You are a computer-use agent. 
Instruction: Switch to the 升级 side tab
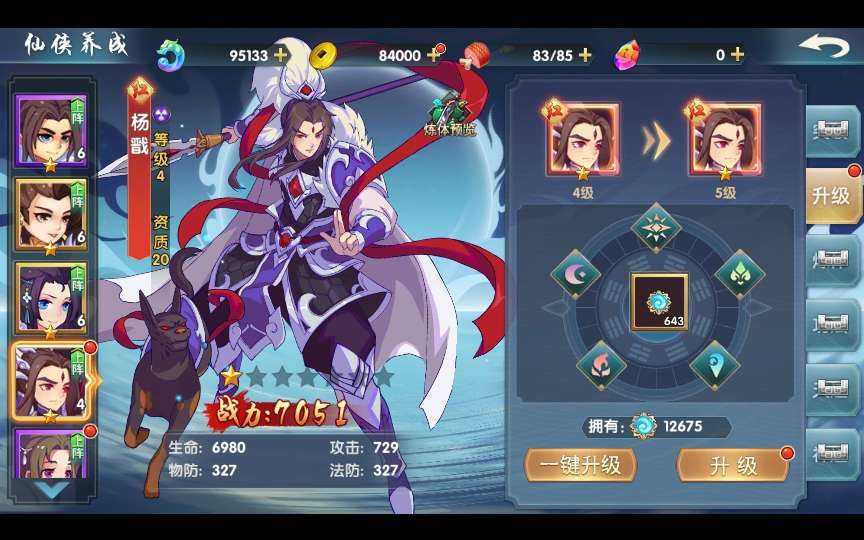click(x=830, y=196)
